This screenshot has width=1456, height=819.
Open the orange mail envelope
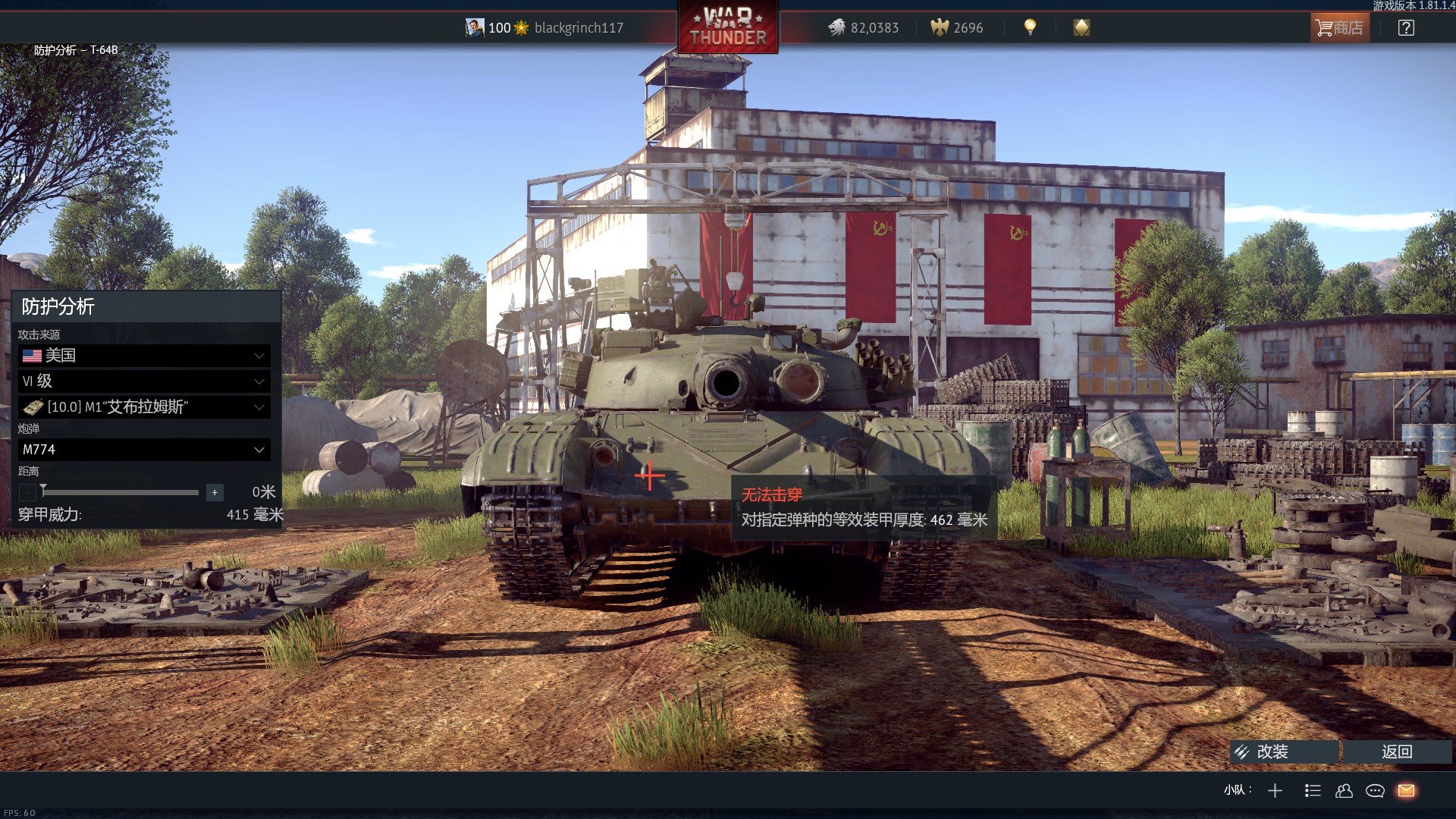pos(1406,791)
